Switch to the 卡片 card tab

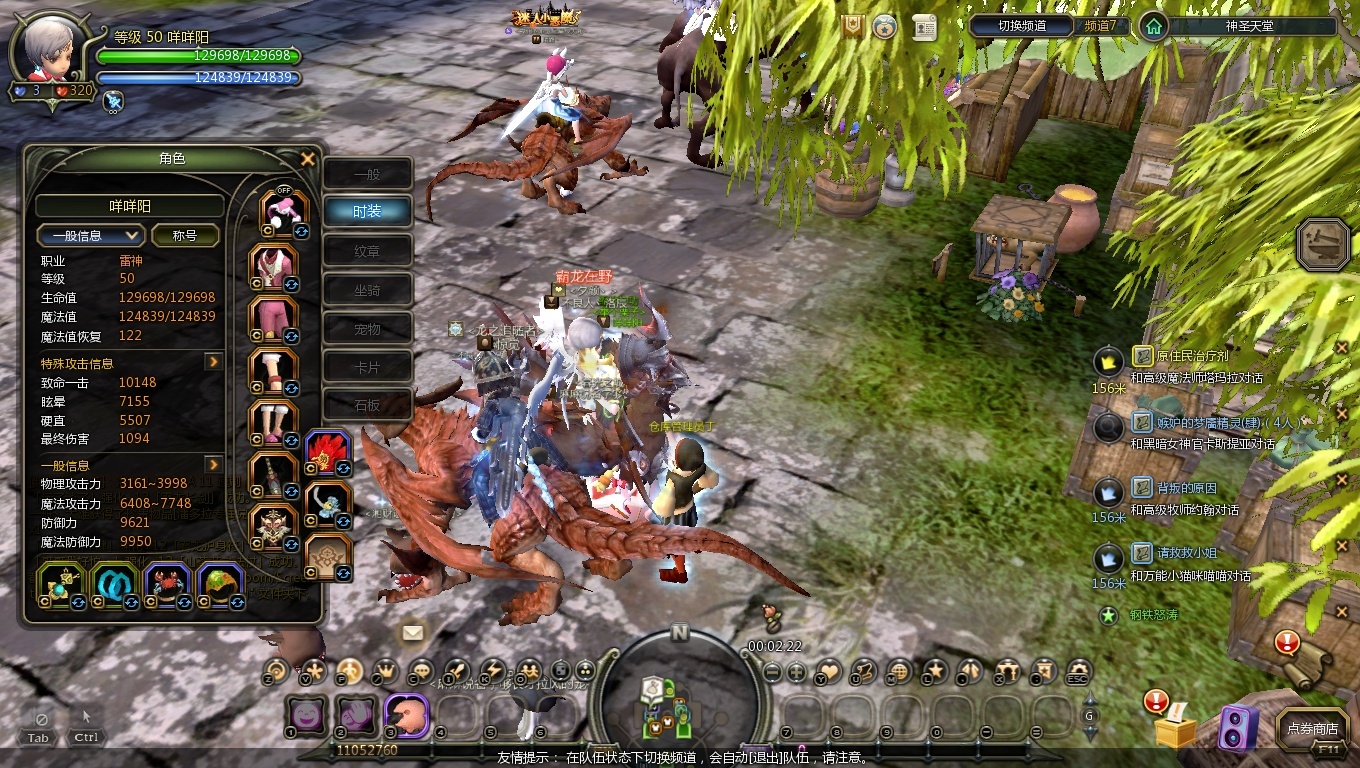(x=367, y=367)
